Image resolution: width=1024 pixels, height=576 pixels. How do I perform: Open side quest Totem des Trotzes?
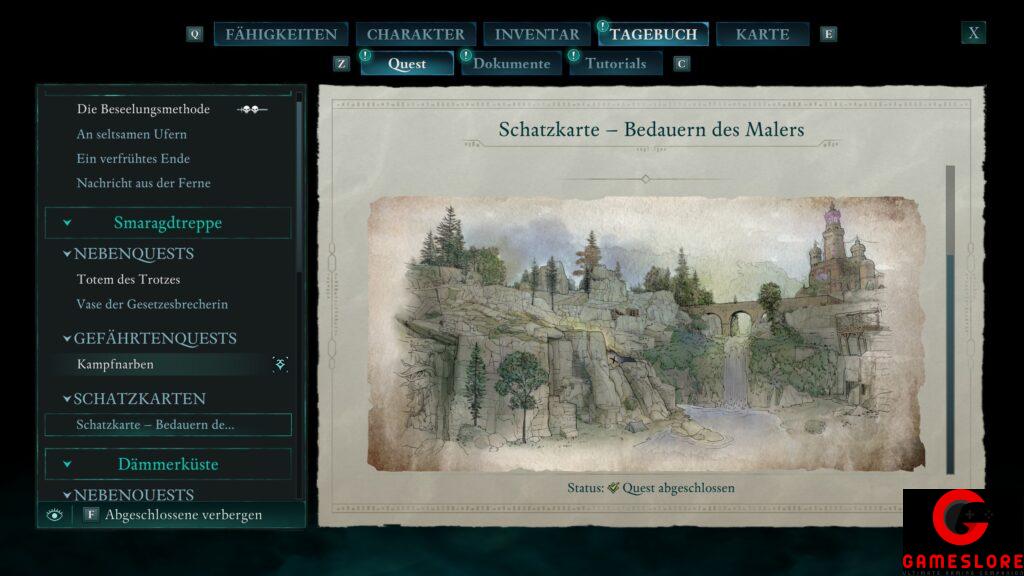point(128,280)
